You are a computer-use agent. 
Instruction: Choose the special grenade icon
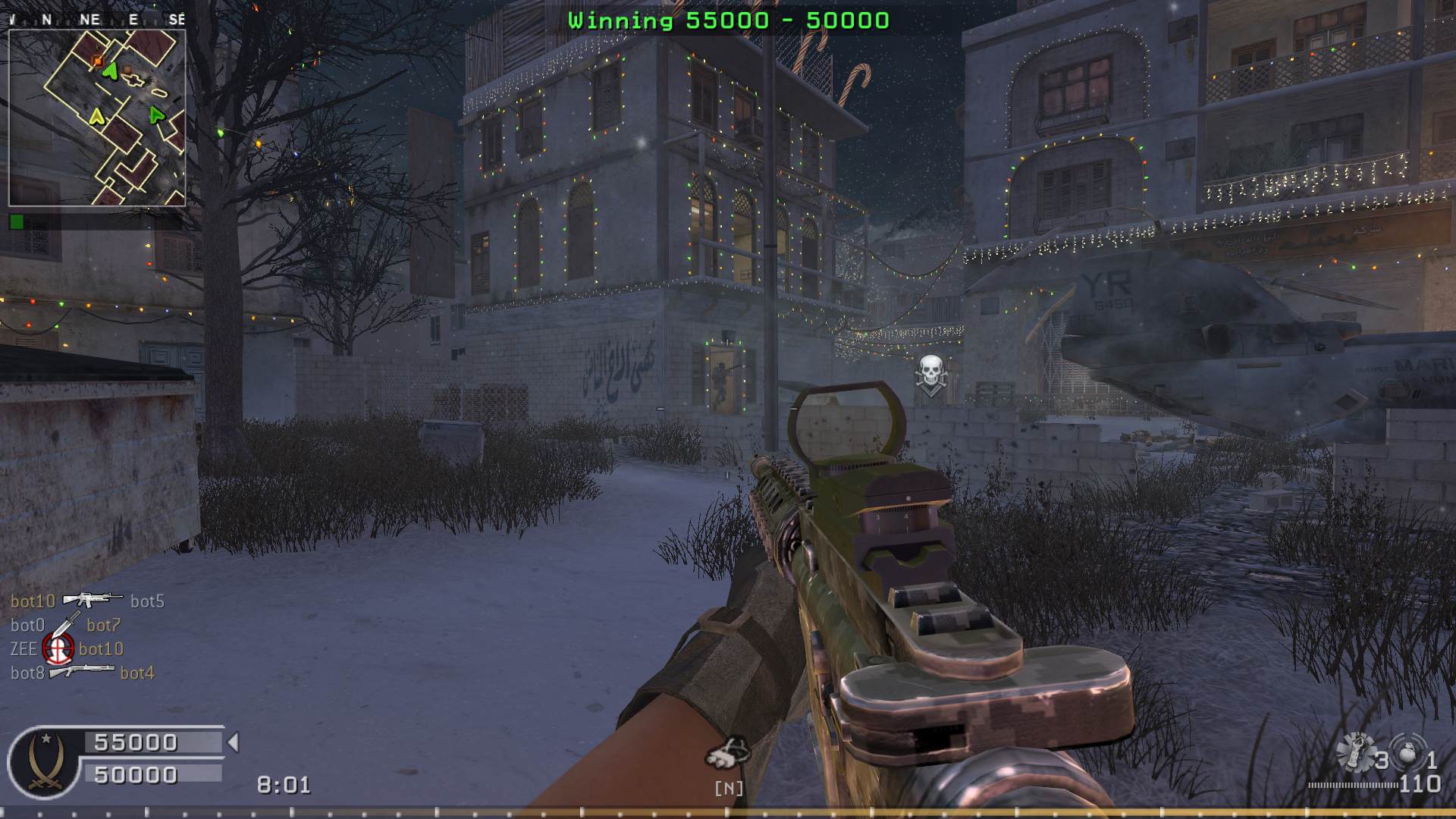(1354, 752)
